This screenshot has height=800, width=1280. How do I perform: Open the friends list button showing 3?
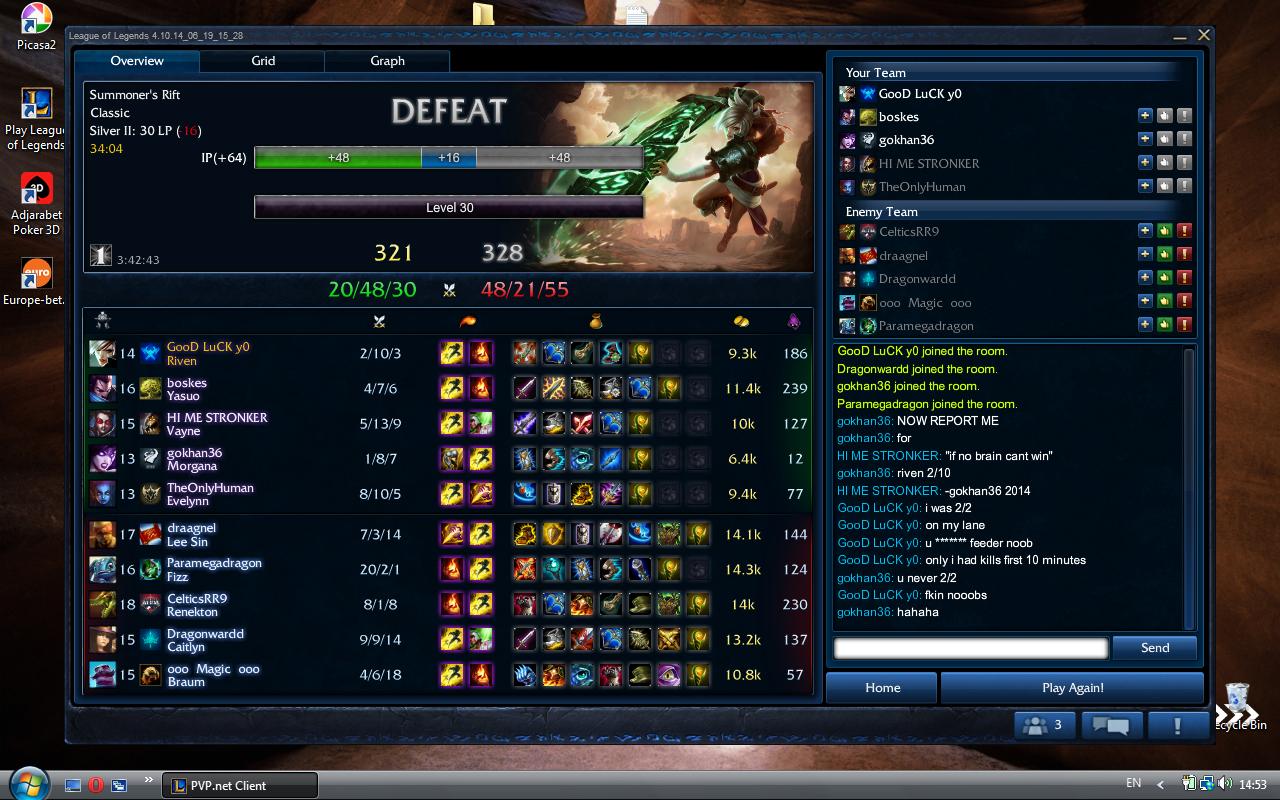click(1046, 725)
